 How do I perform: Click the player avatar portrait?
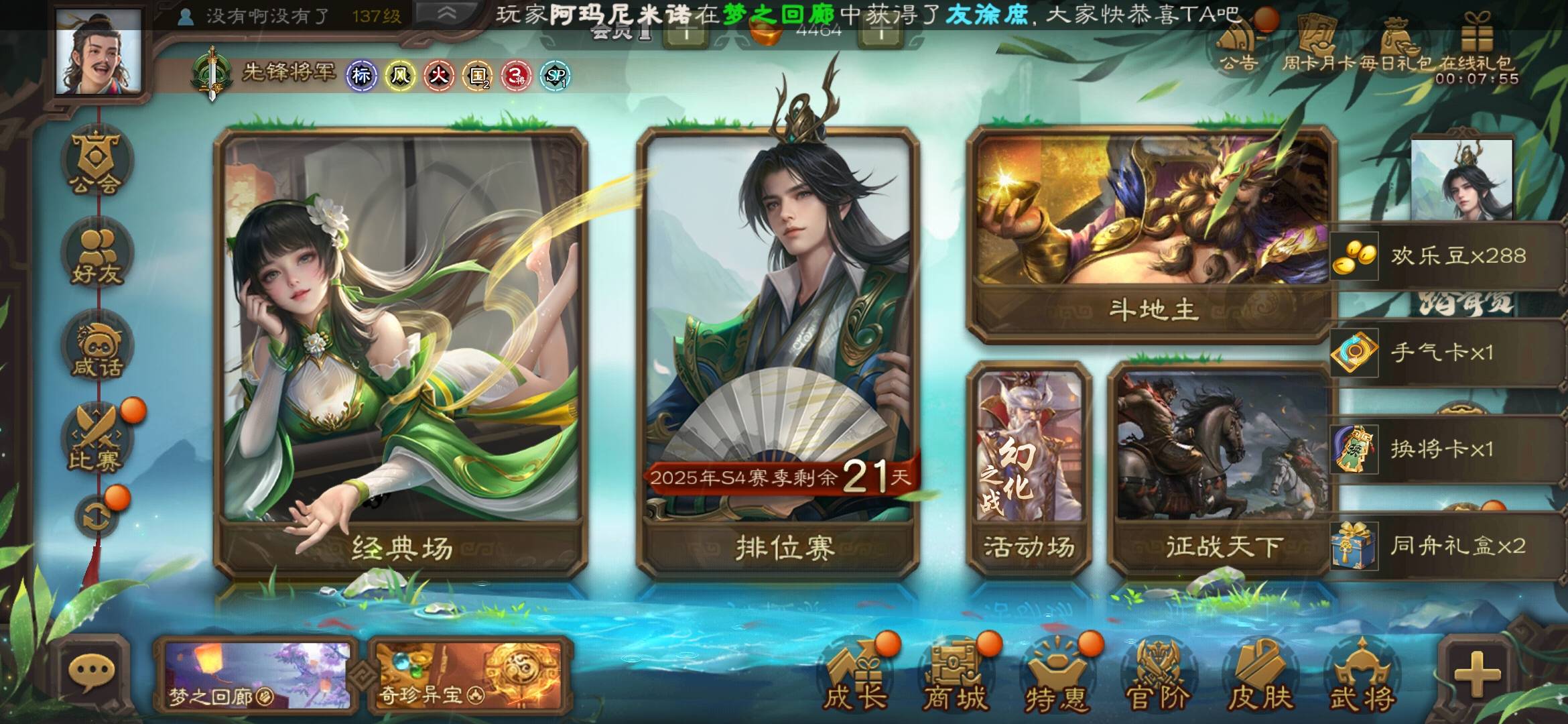click(x=99, y=52)
